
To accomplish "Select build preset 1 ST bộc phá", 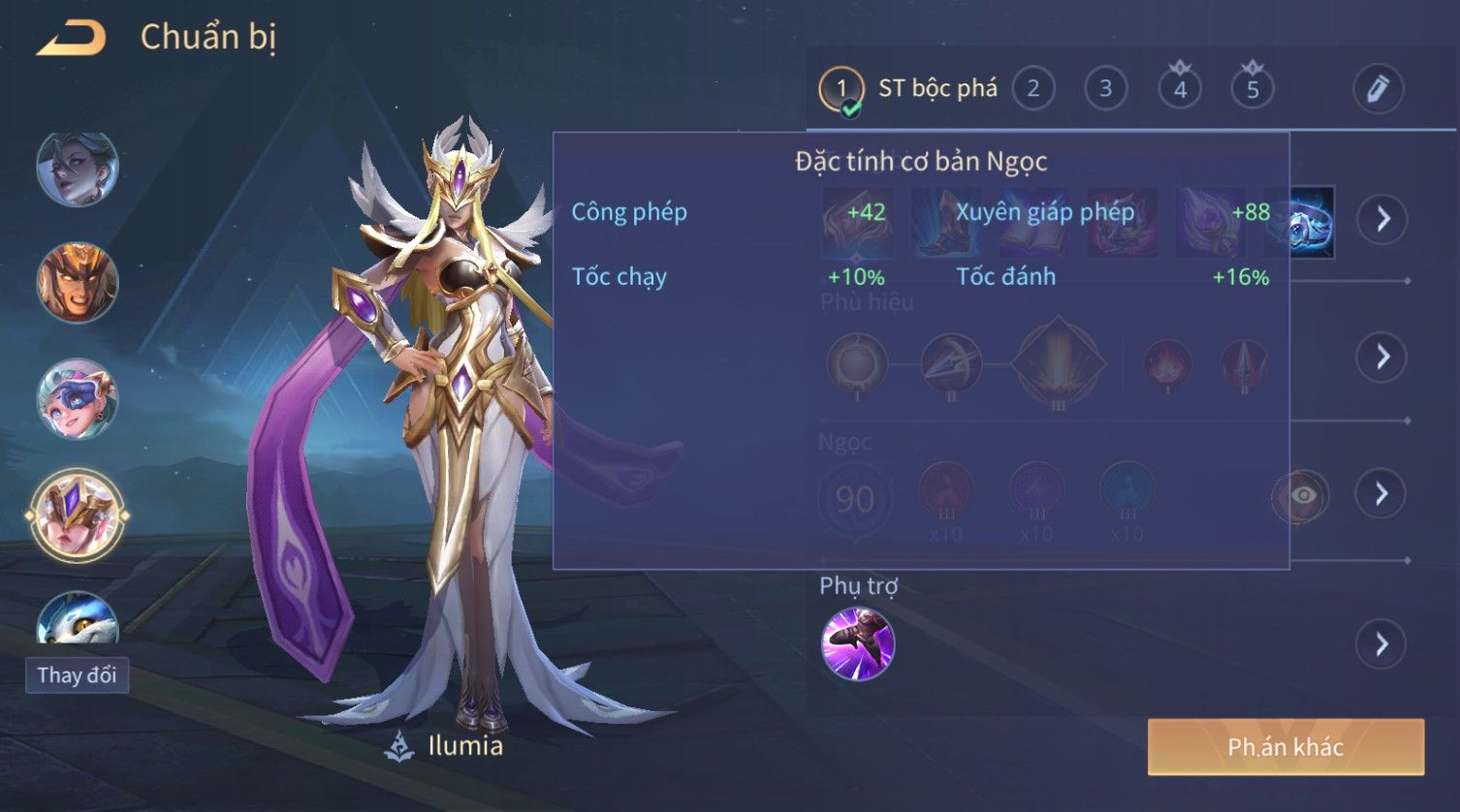I will coord(841,90).
